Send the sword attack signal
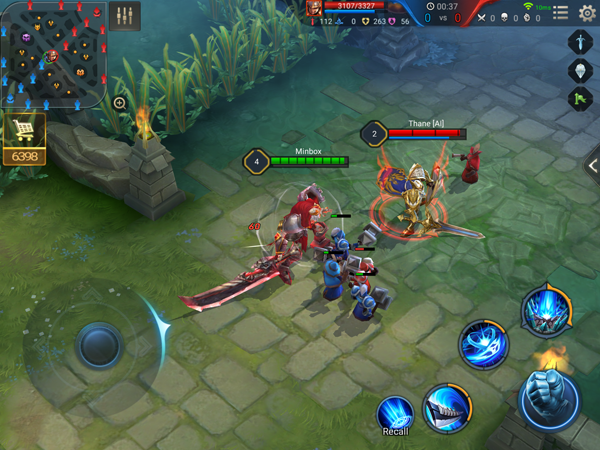 [x=581, y=42]
